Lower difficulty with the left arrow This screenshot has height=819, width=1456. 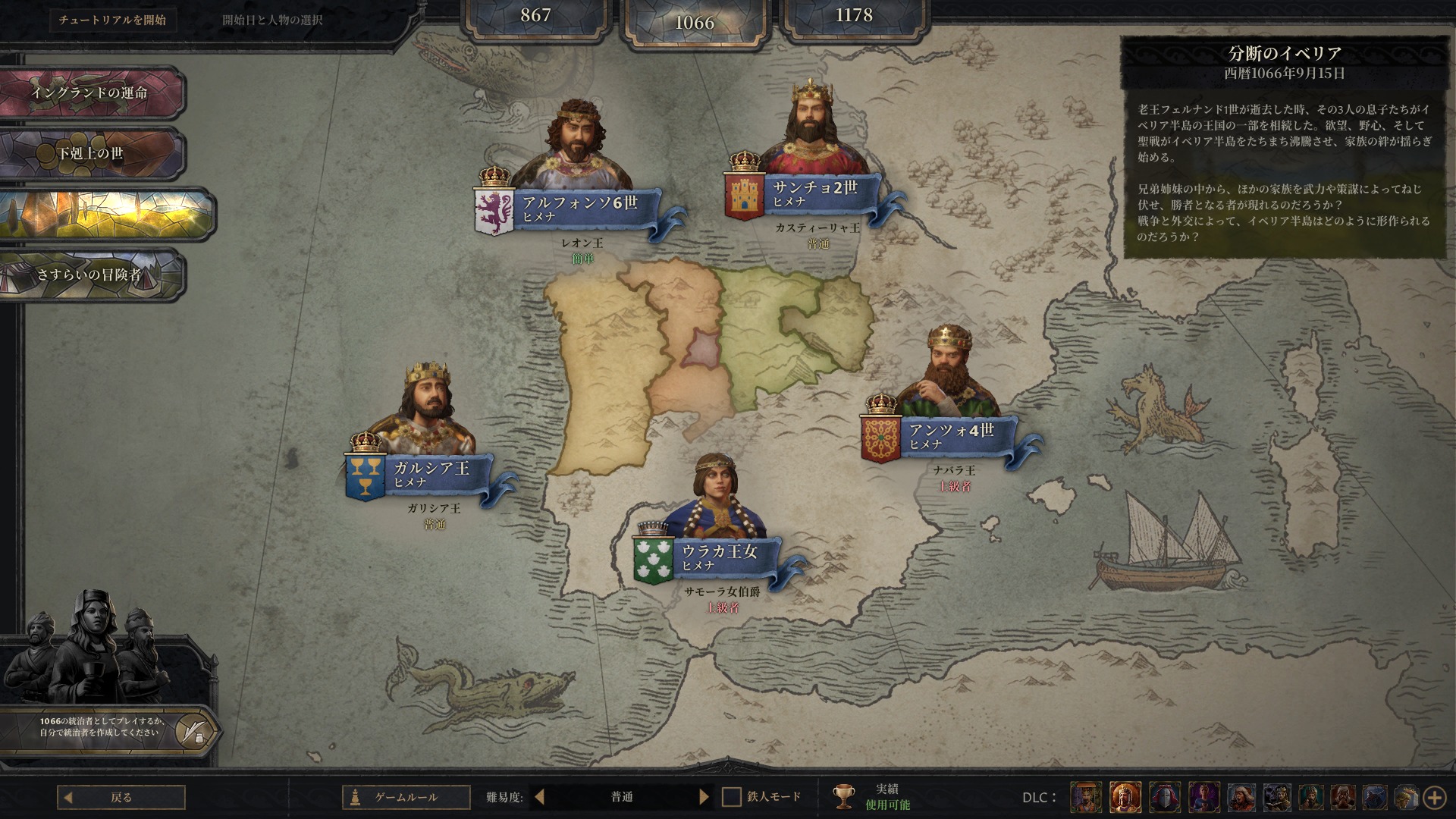point(539,797)
